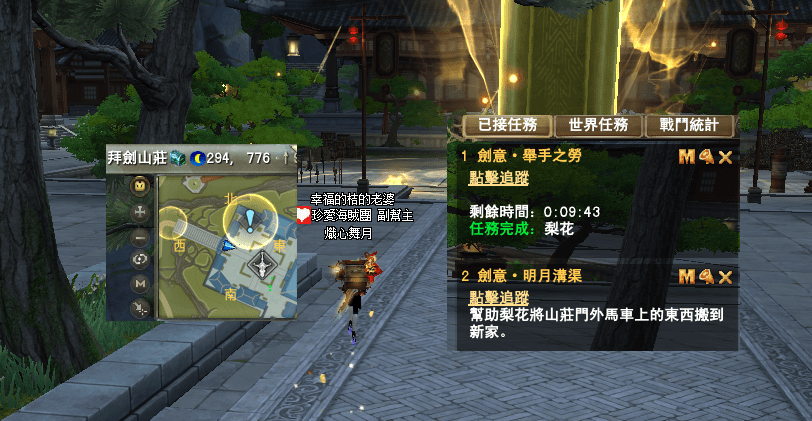Remove quest 舉手之勞 with its X icon
The width and height of the screenshot is (812, 421).
tap(726, 156)
